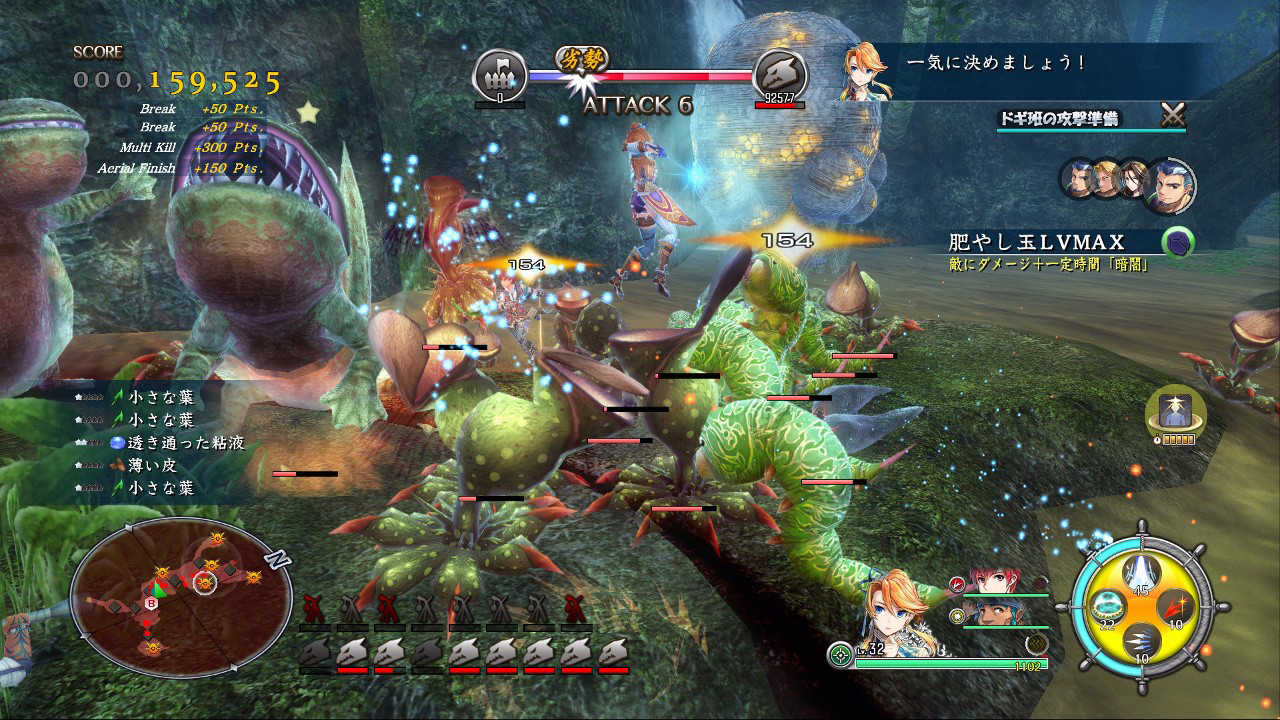Image resolution: width=1280 pixels, height=720 pixels.
Task: Select the large Dogi support portrait
Action: click(1169, 184)
